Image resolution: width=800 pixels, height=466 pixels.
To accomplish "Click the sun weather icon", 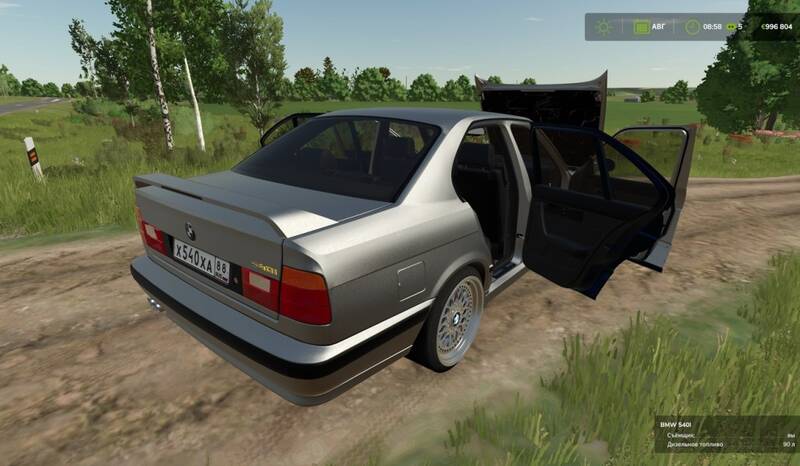I will coord(603,27).
